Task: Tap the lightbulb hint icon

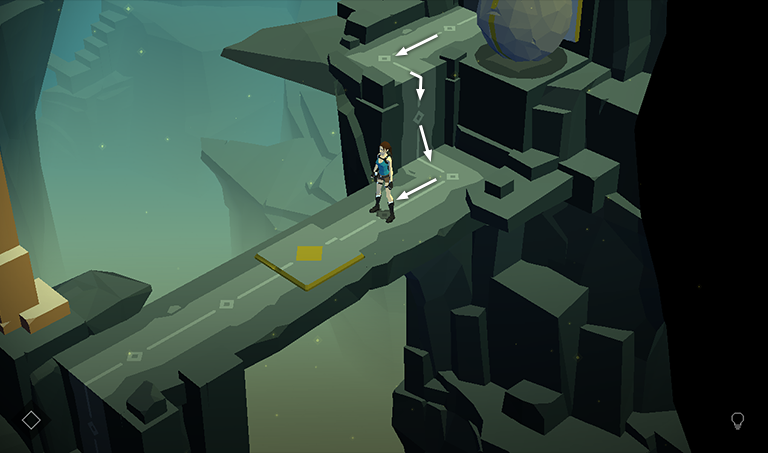Action: 738,420
